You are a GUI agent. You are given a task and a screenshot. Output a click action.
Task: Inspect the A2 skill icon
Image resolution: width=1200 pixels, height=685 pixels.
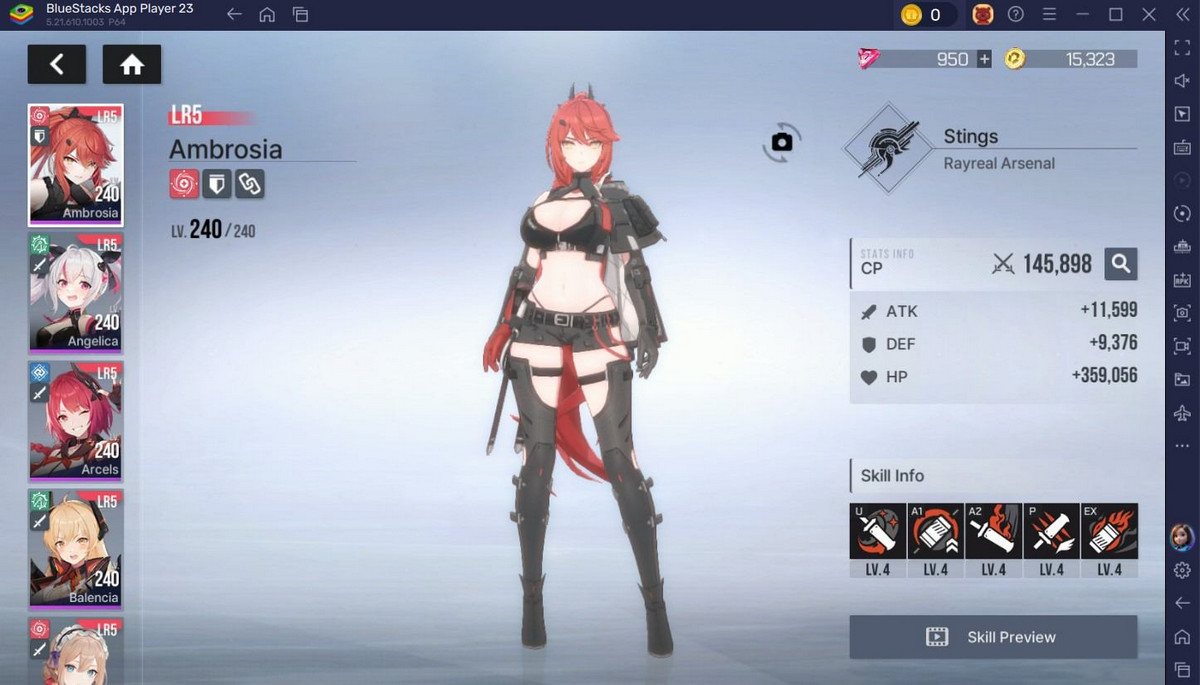click(993, 531)
